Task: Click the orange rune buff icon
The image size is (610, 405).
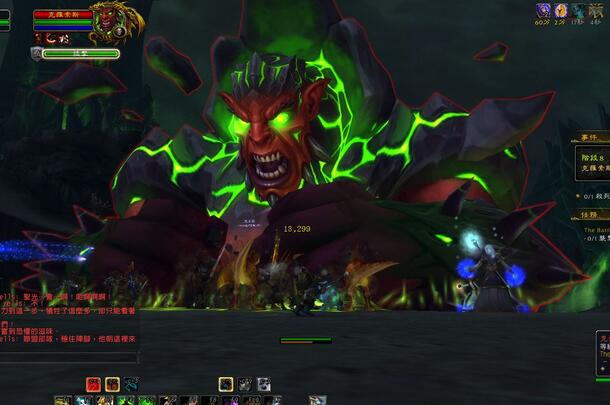Action: pos(561,10)
